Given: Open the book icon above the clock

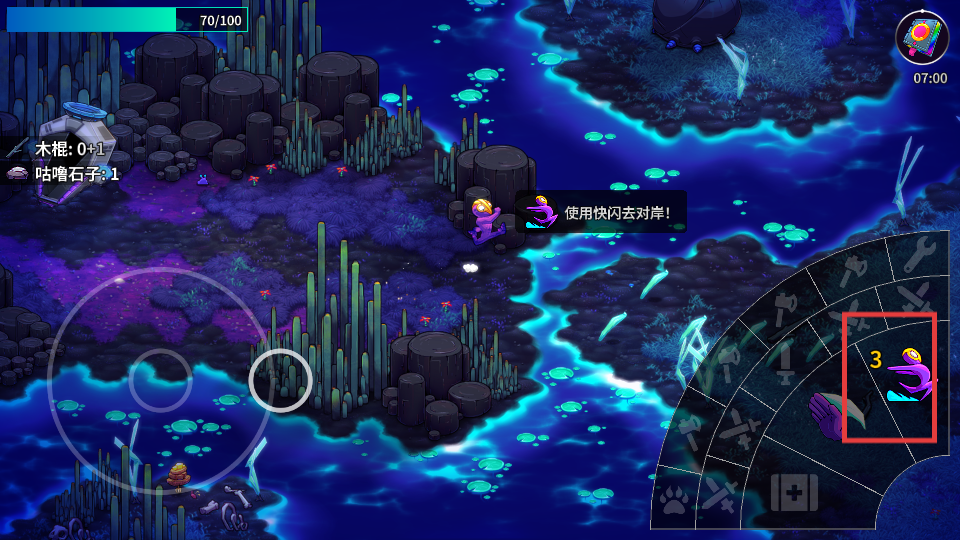Looking at the screenshot, I should pyautogui.click(x=921, y=38).
